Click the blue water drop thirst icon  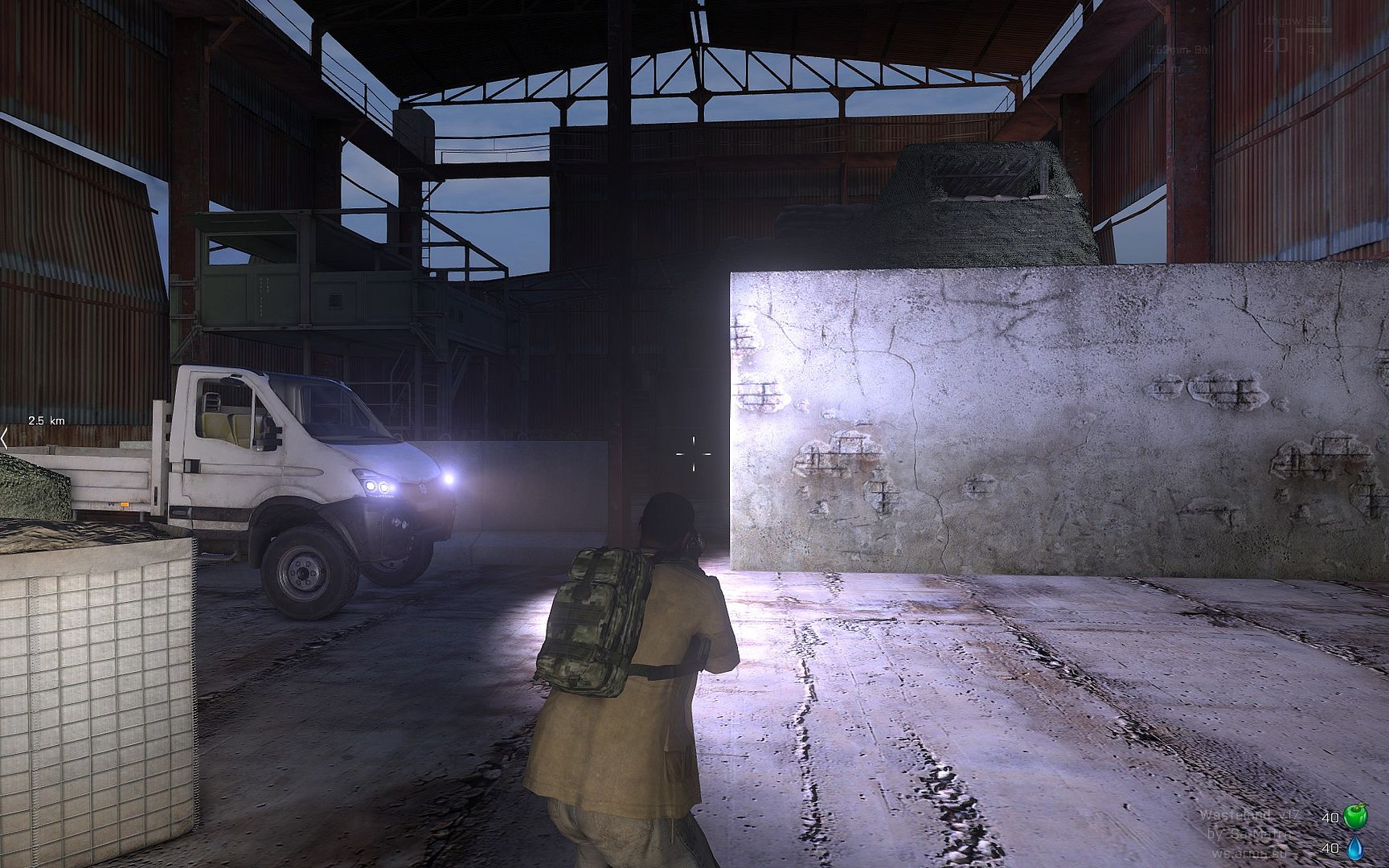click(1355, 847)
